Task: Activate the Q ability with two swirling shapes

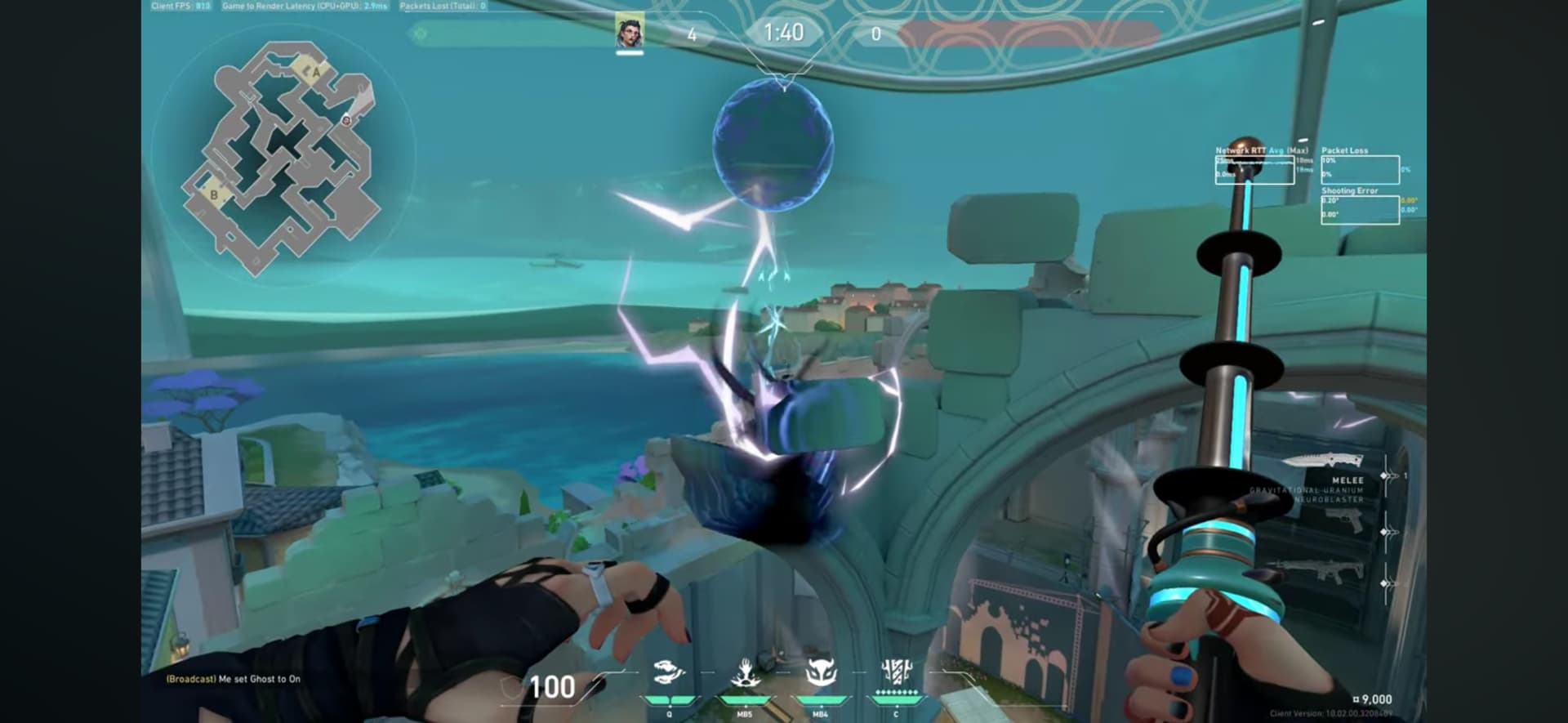Action: [669, 674]
